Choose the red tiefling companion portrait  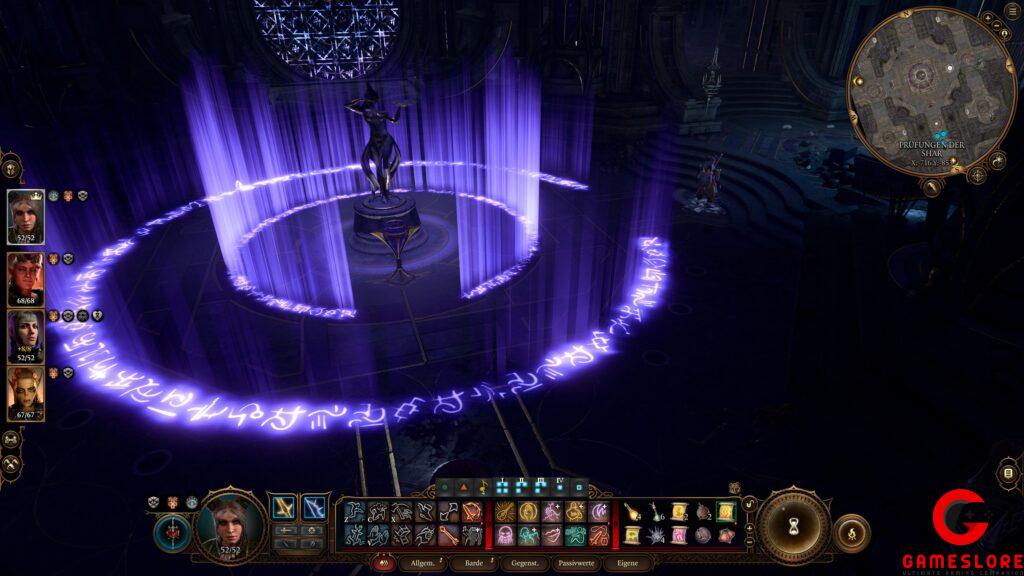[25, 277]
